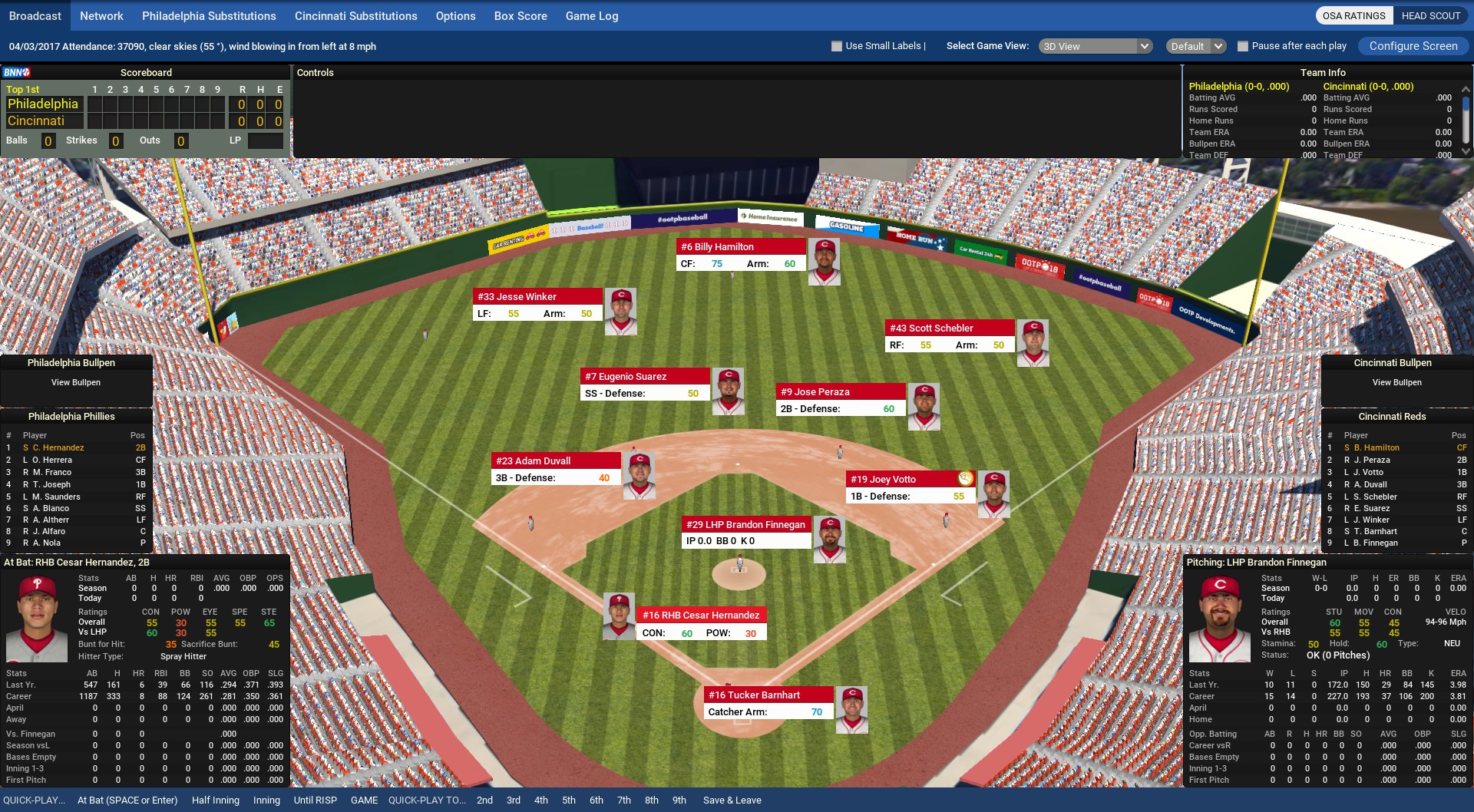
Task: Open the Network tab
Action: [101, 16]
